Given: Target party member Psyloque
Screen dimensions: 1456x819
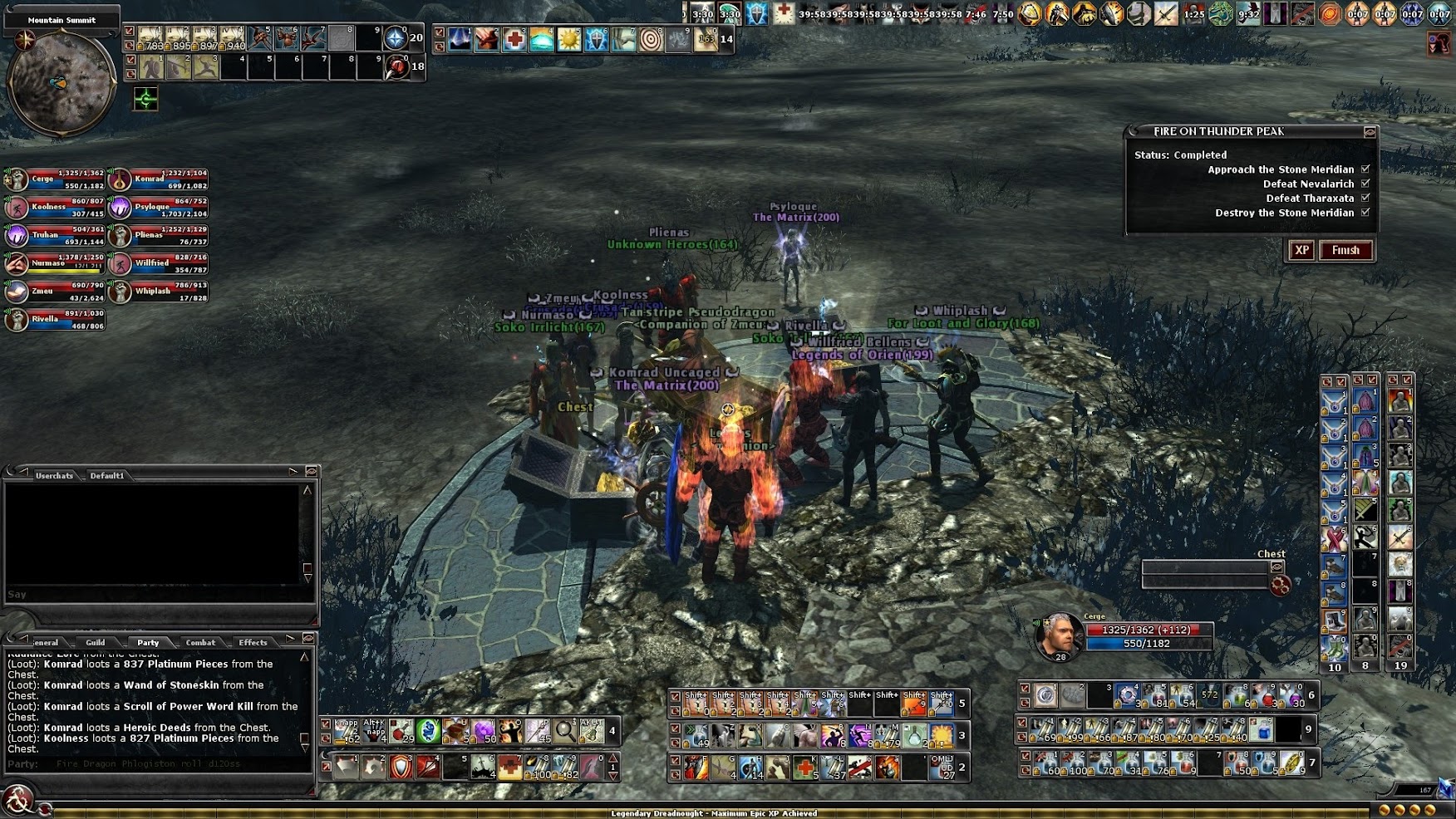Looking at the screenshot, I should pos(121,207).
